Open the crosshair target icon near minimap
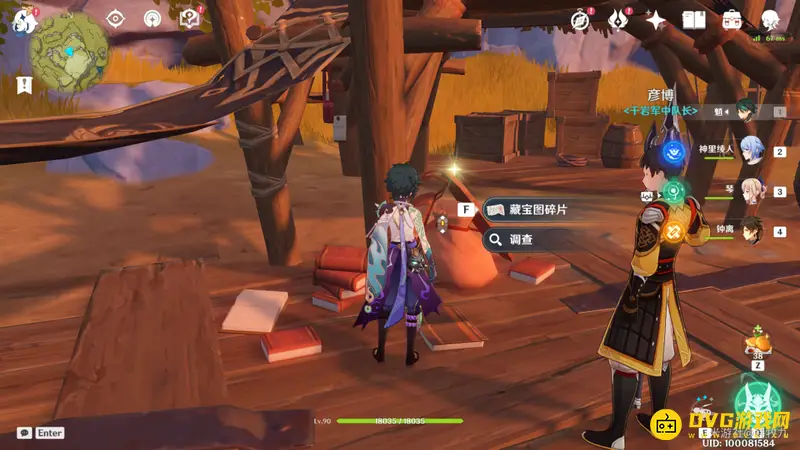Viewport: 800px width, 450px height. pyautogui.click(x=116, y=18)
